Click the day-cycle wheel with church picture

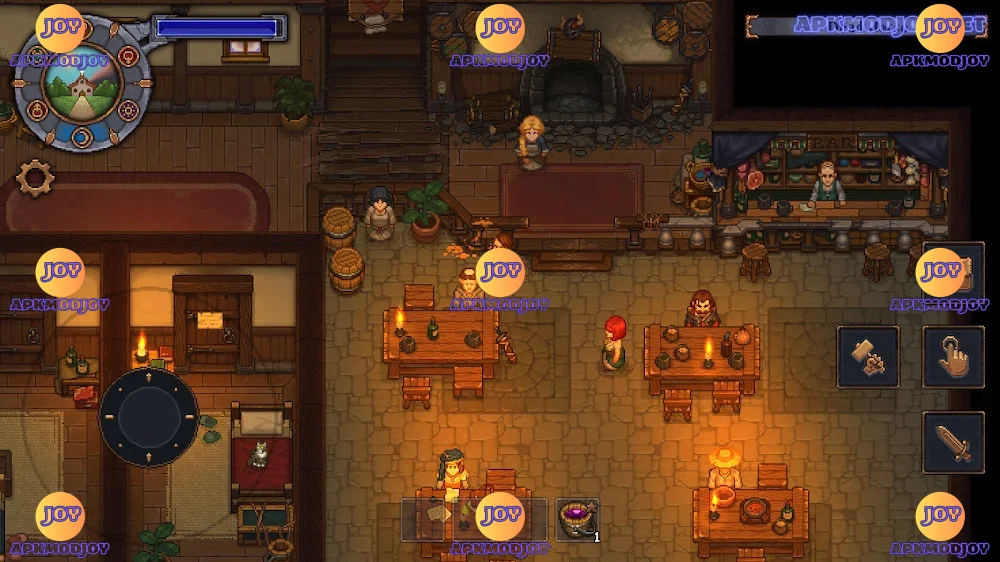pos(82,84)
